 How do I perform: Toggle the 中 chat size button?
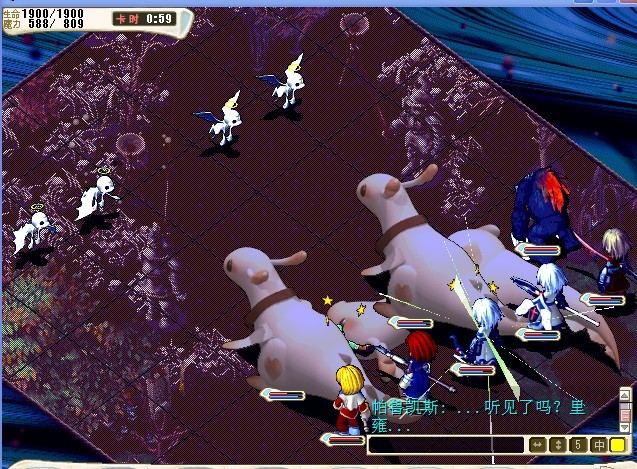[598, 445]
